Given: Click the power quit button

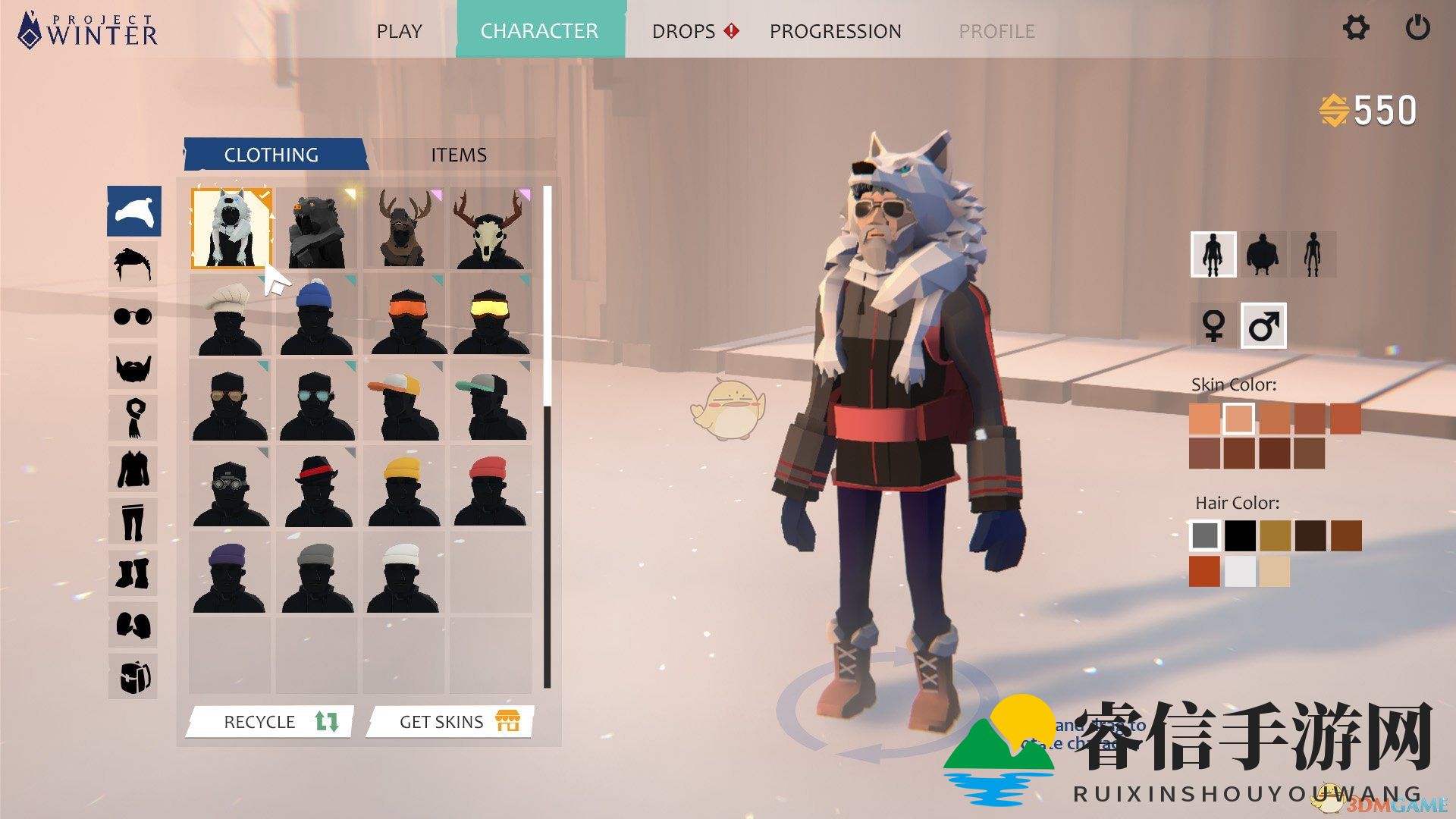Looking at the screenshot, I should (1417, 29).
